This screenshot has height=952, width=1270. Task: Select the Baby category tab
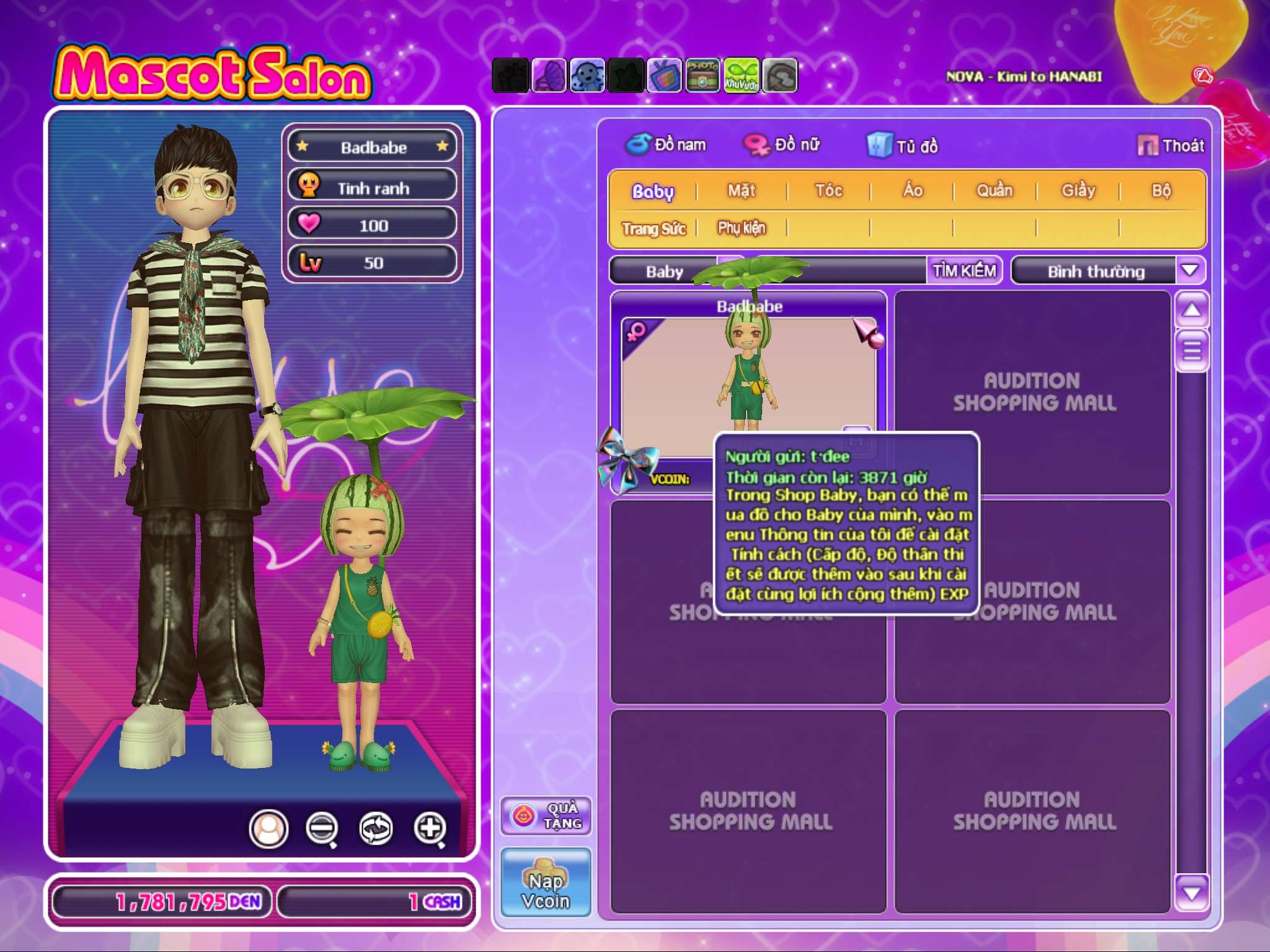[x=652, y=191]
